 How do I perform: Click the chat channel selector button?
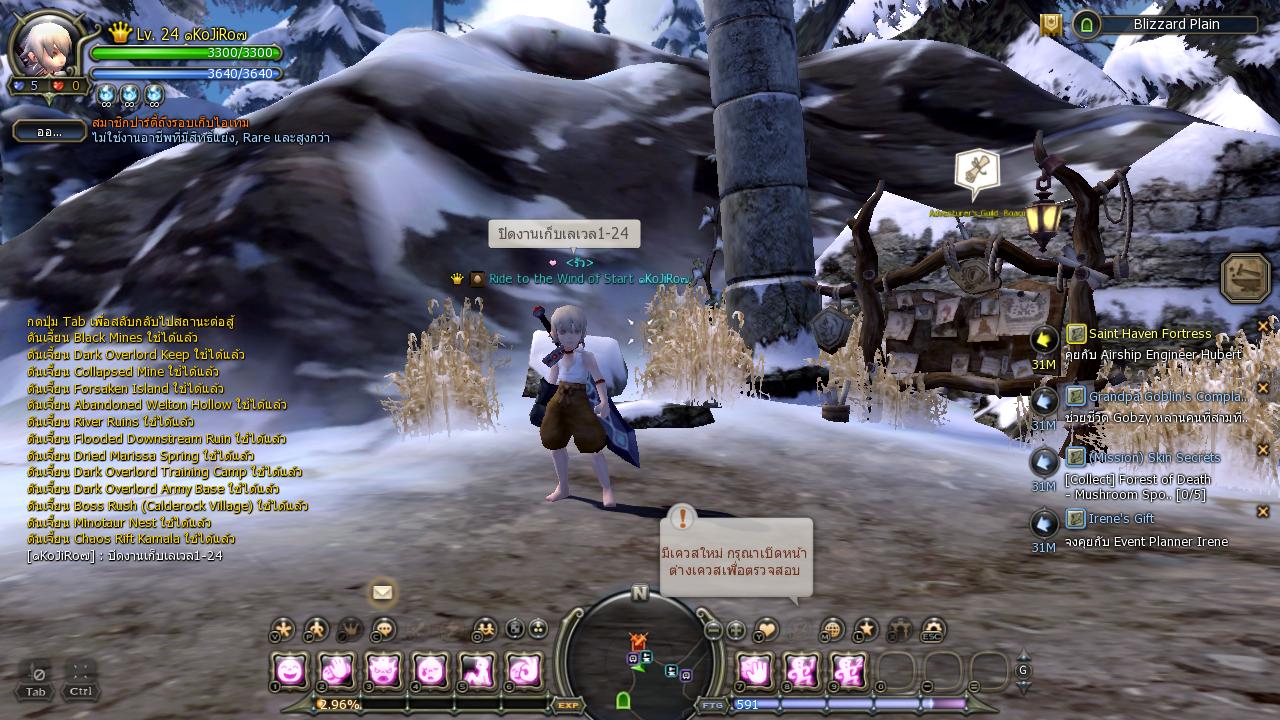point(49,131)
